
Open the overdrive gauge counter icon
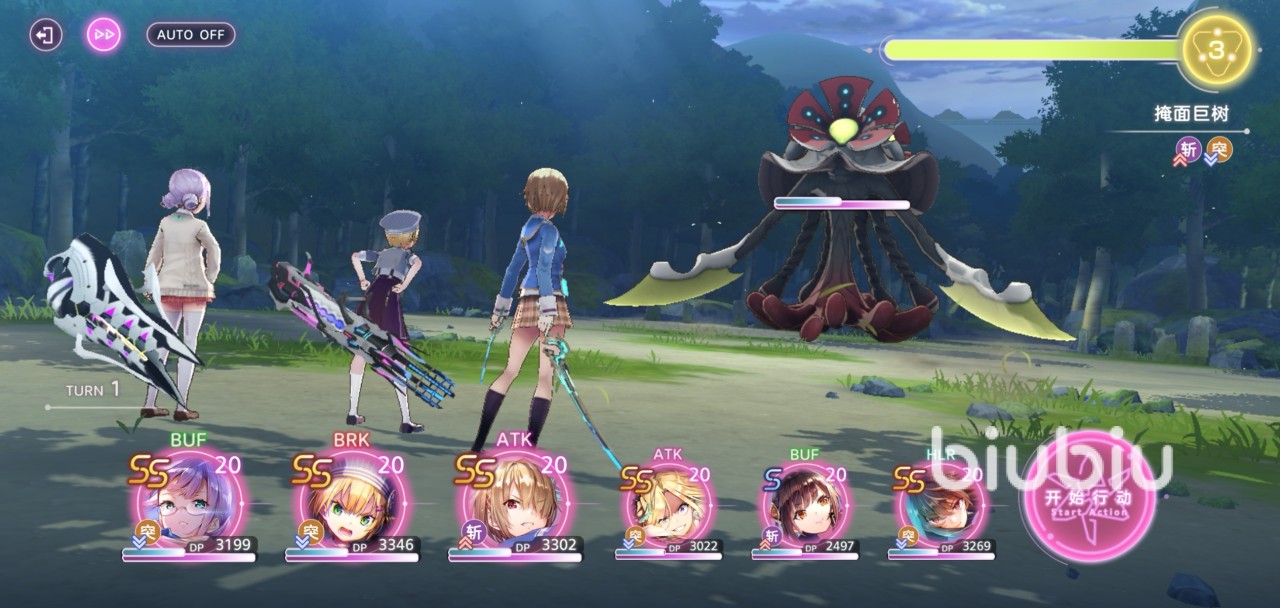pos(1216,50)
